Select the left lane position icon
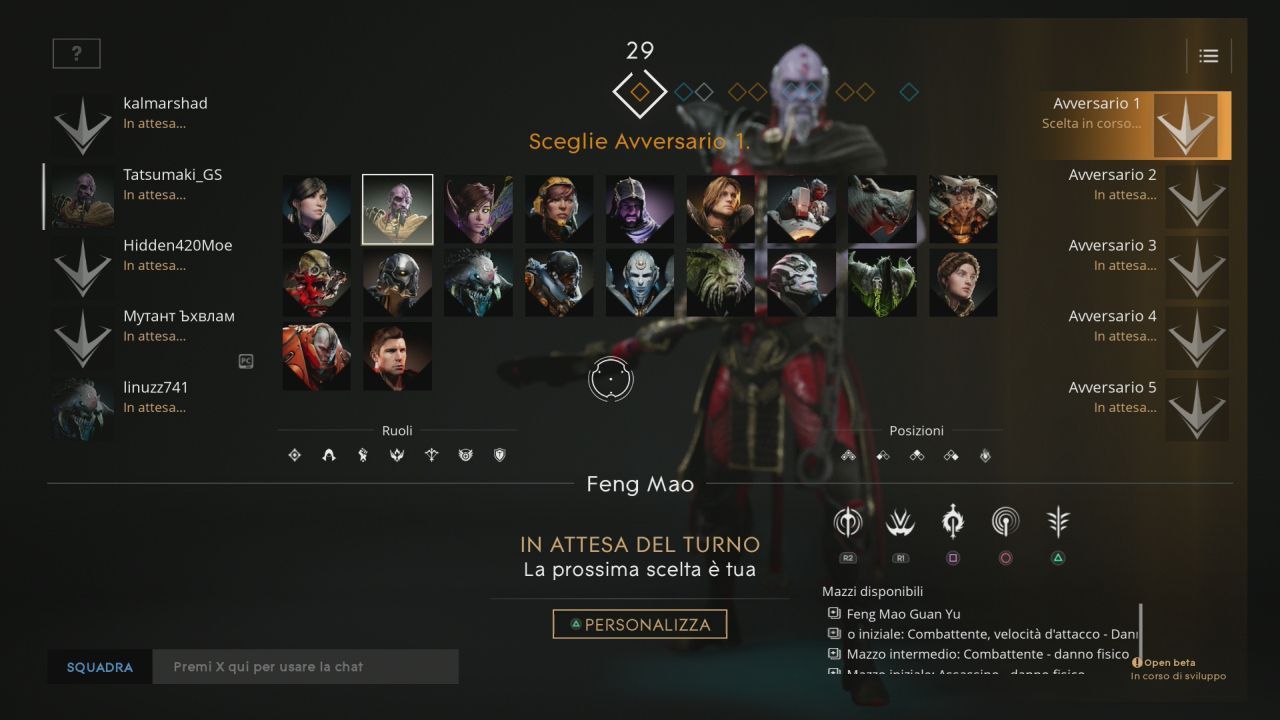The image size is (1280, 720). (x=881, y=455)
